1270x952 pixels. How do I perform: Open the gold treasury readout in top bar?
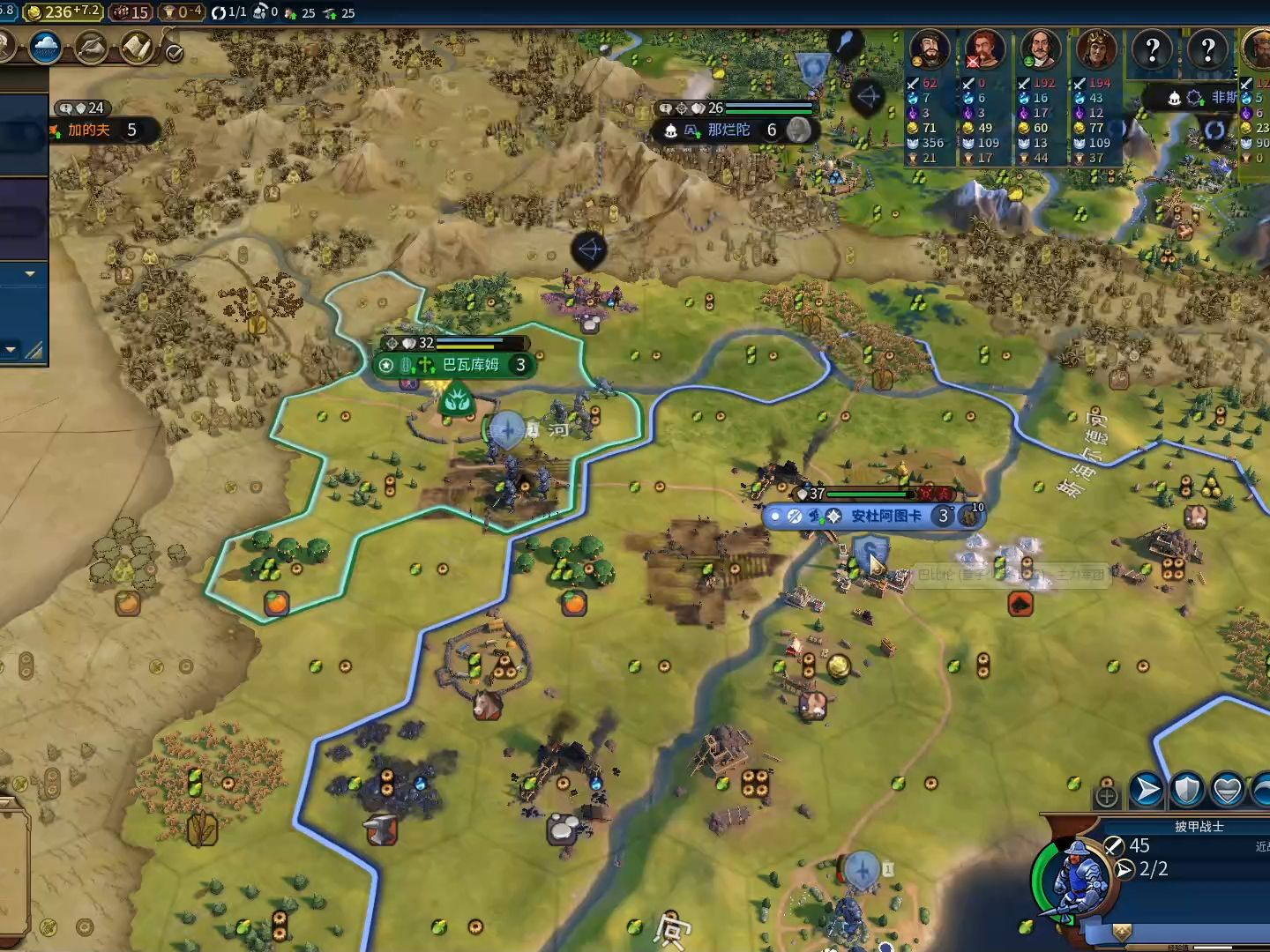63,12
